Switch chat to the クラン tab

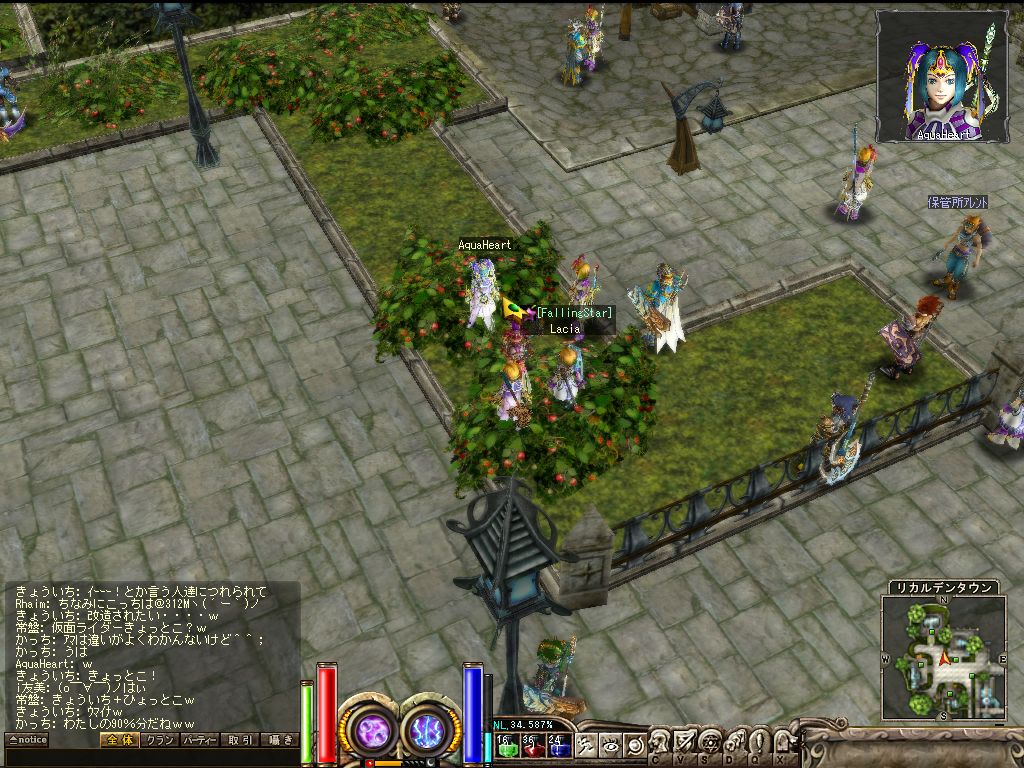(159, 740)
